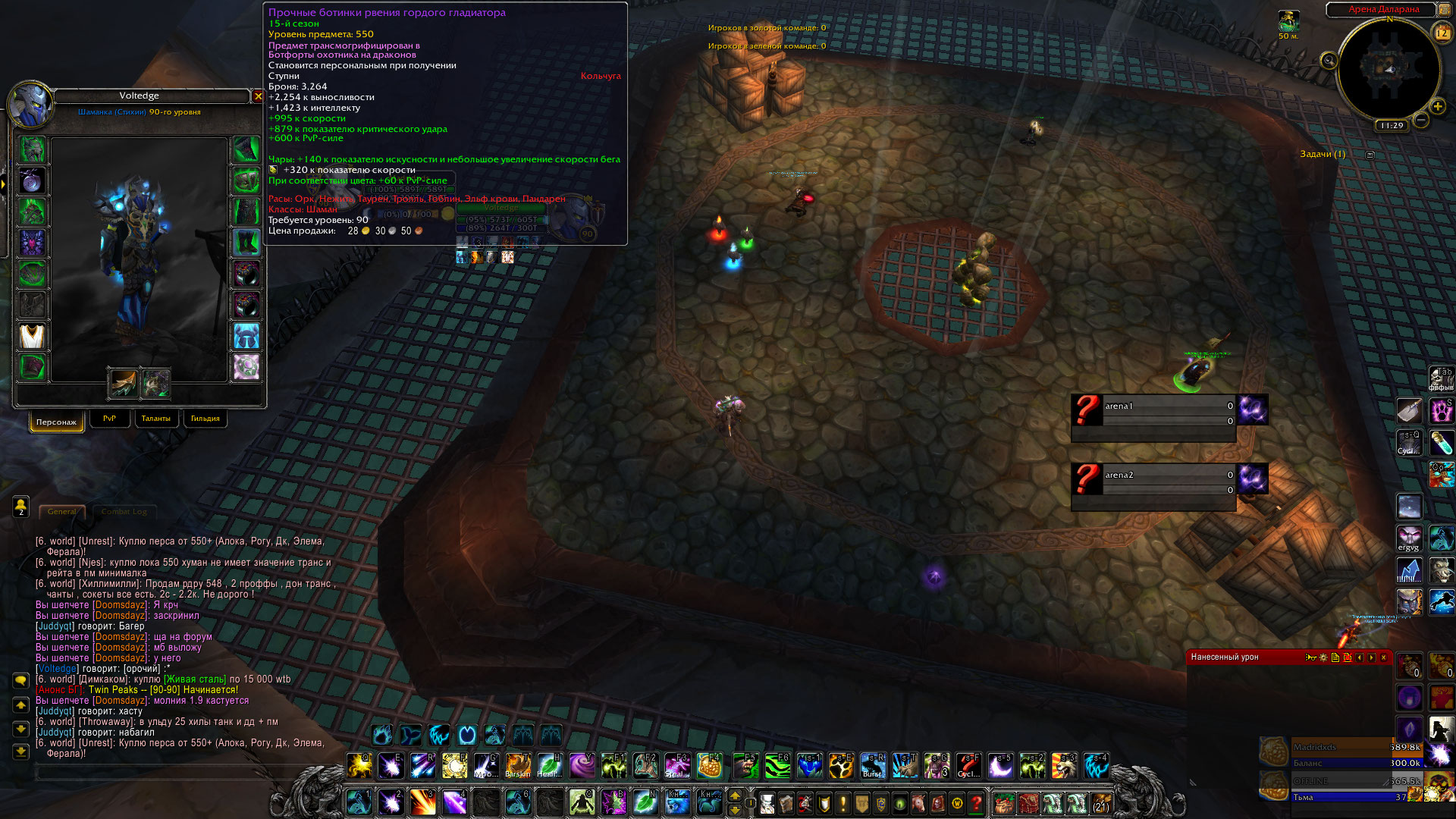Inspect the highlighted boots equipment slot

pos(246,243)
